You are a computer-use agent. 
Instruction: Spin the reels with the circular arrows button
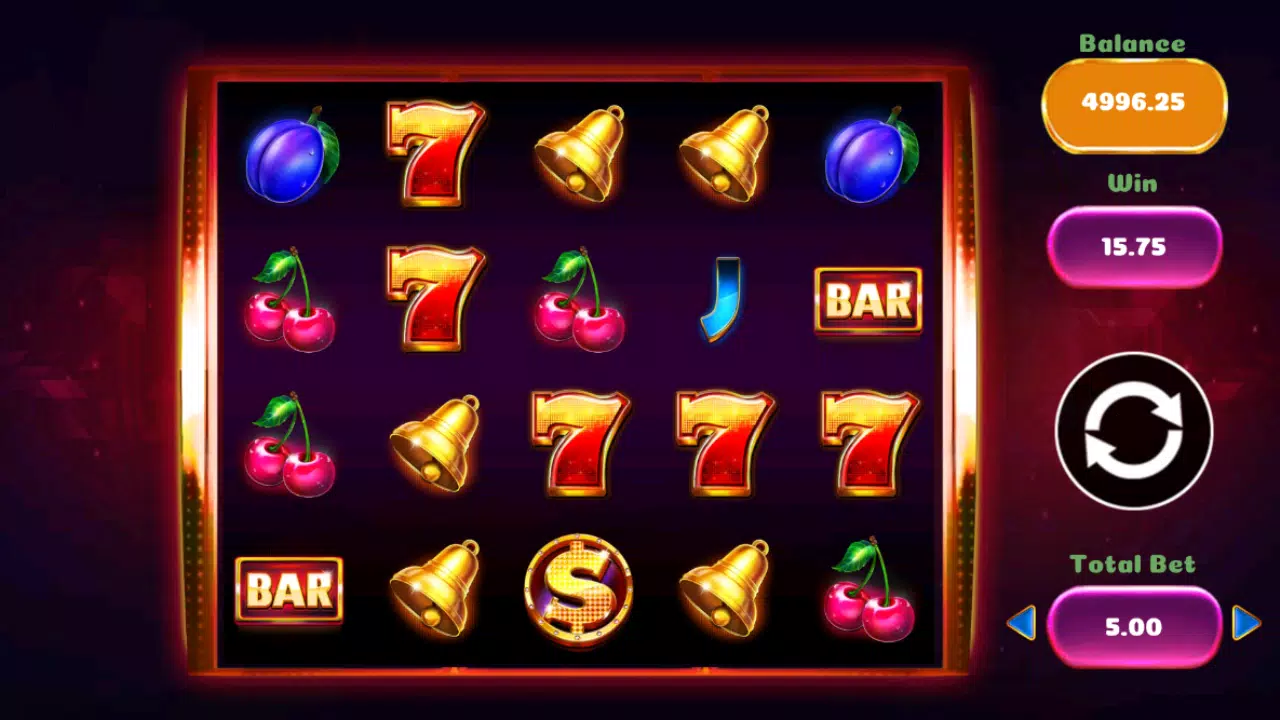[1134, 431]
